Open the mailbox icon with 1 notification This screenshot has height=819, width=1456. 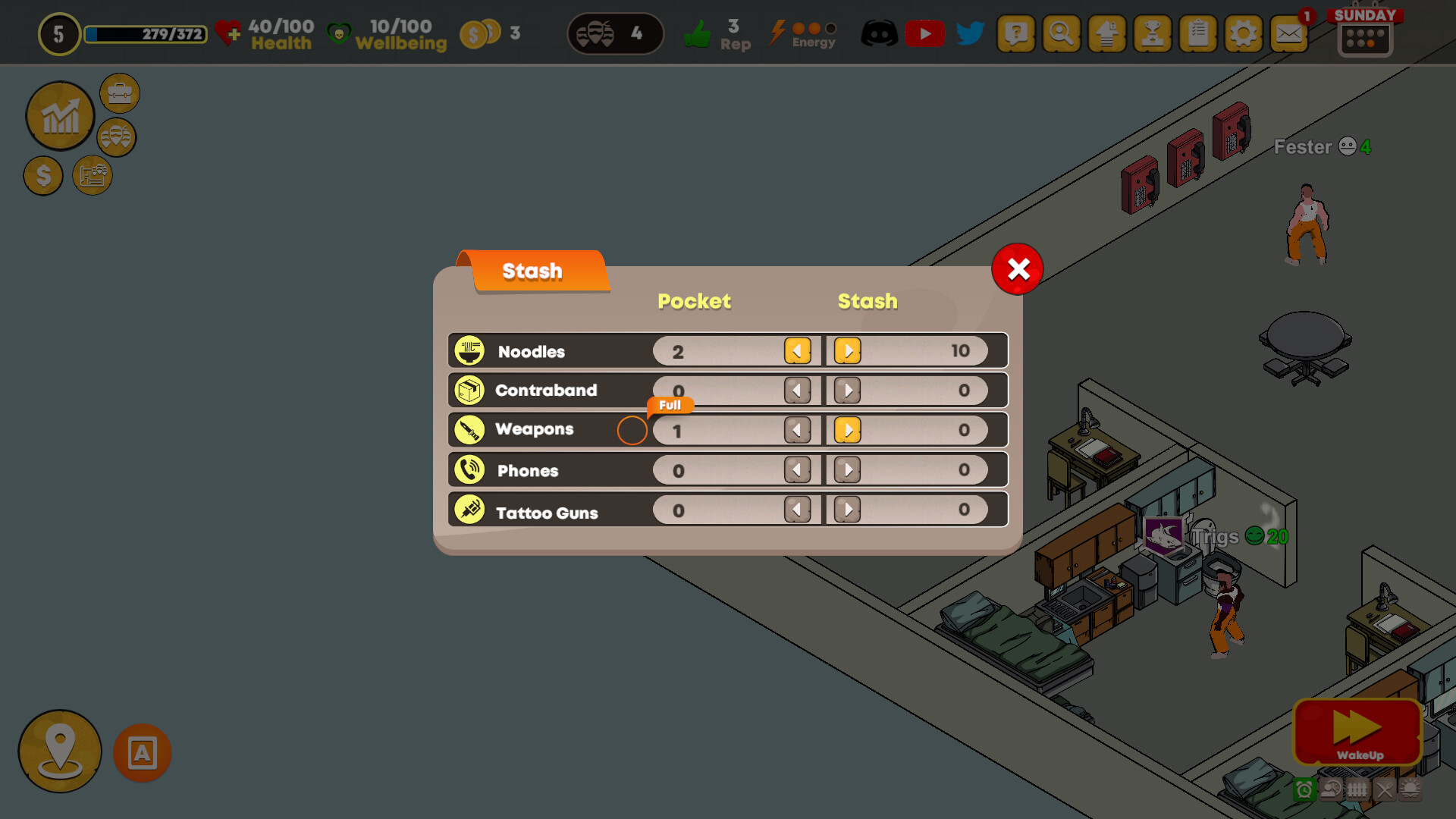[x=1289, y=33]
